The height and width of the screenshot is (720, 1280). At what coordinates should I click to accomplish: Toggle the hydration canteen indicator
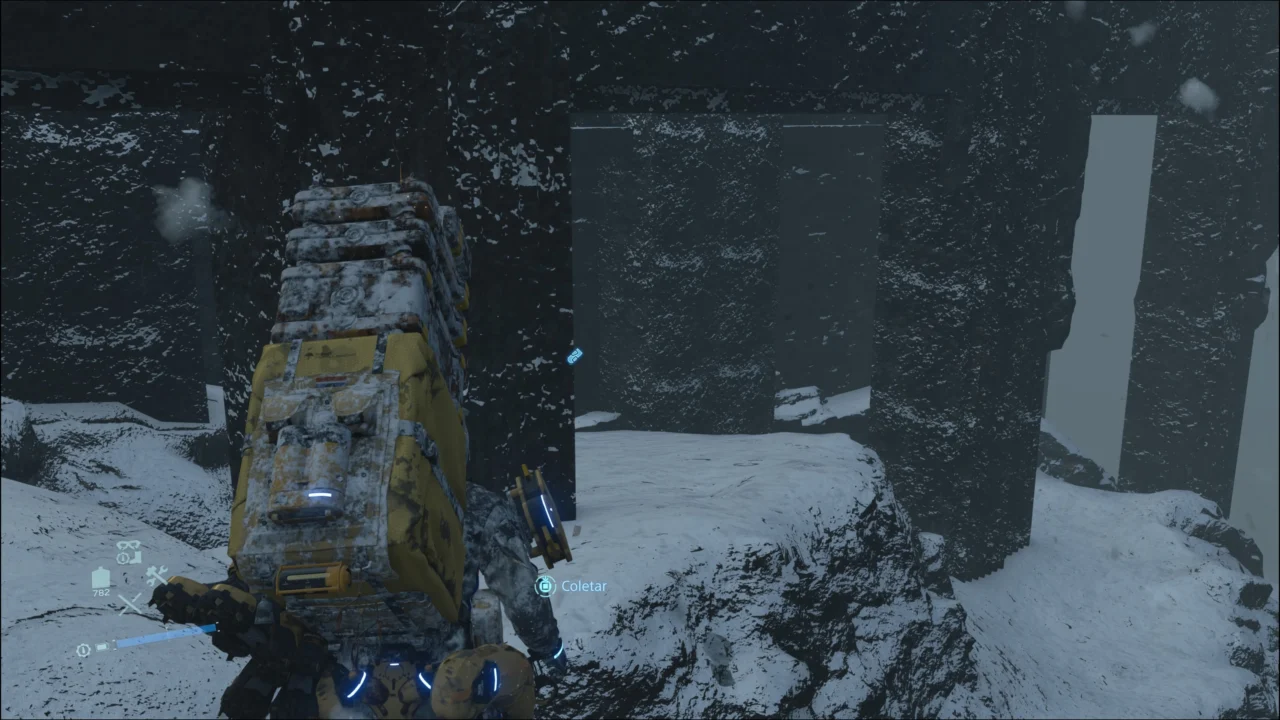coord(102,576)
